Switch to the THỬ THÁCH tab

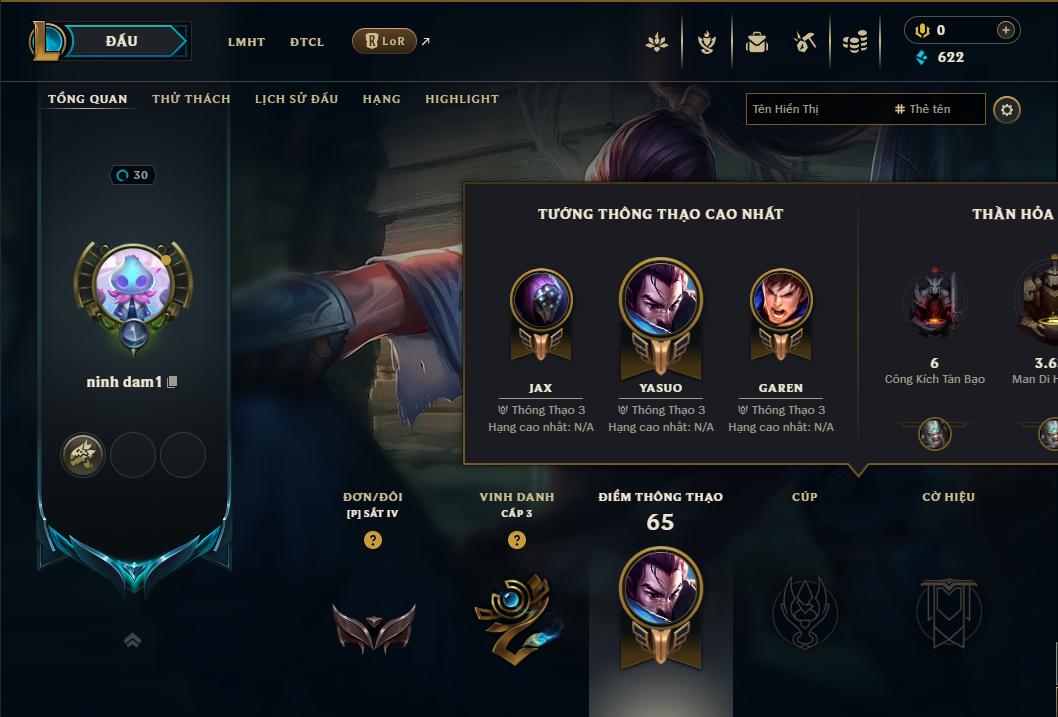click(191, 99)
